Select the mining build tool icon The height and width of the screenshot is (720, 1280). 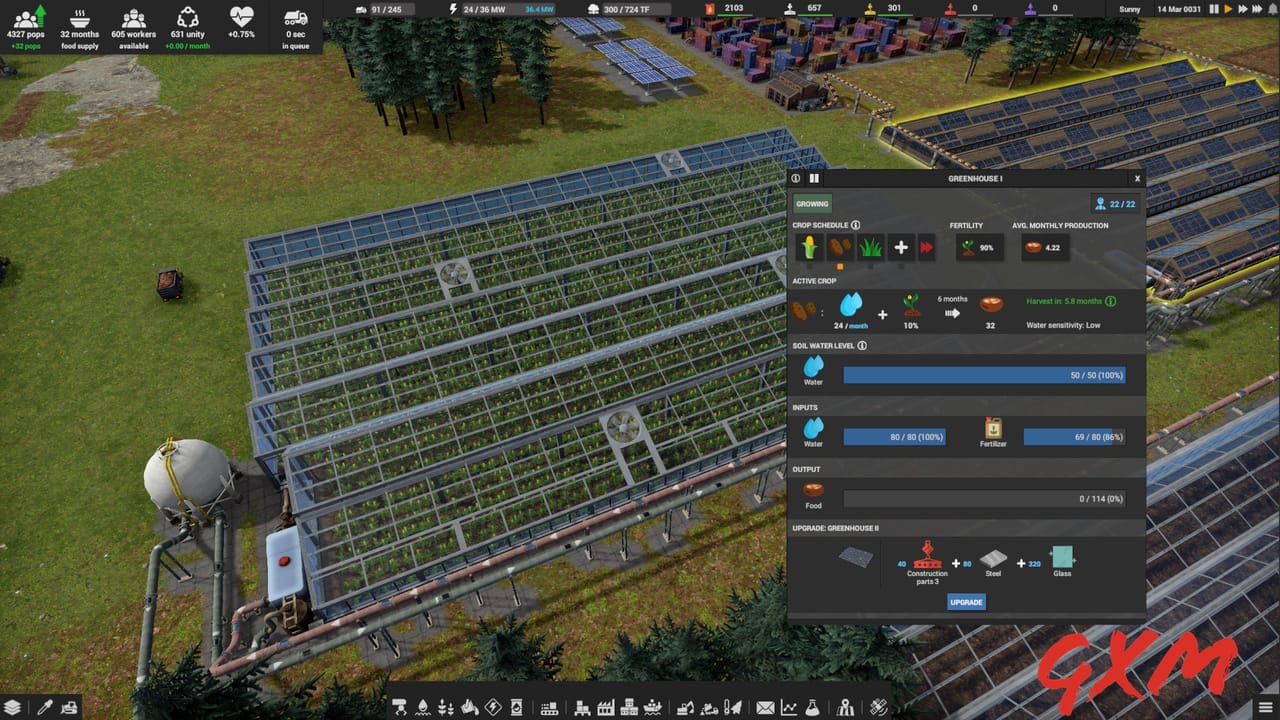[468, 706]
